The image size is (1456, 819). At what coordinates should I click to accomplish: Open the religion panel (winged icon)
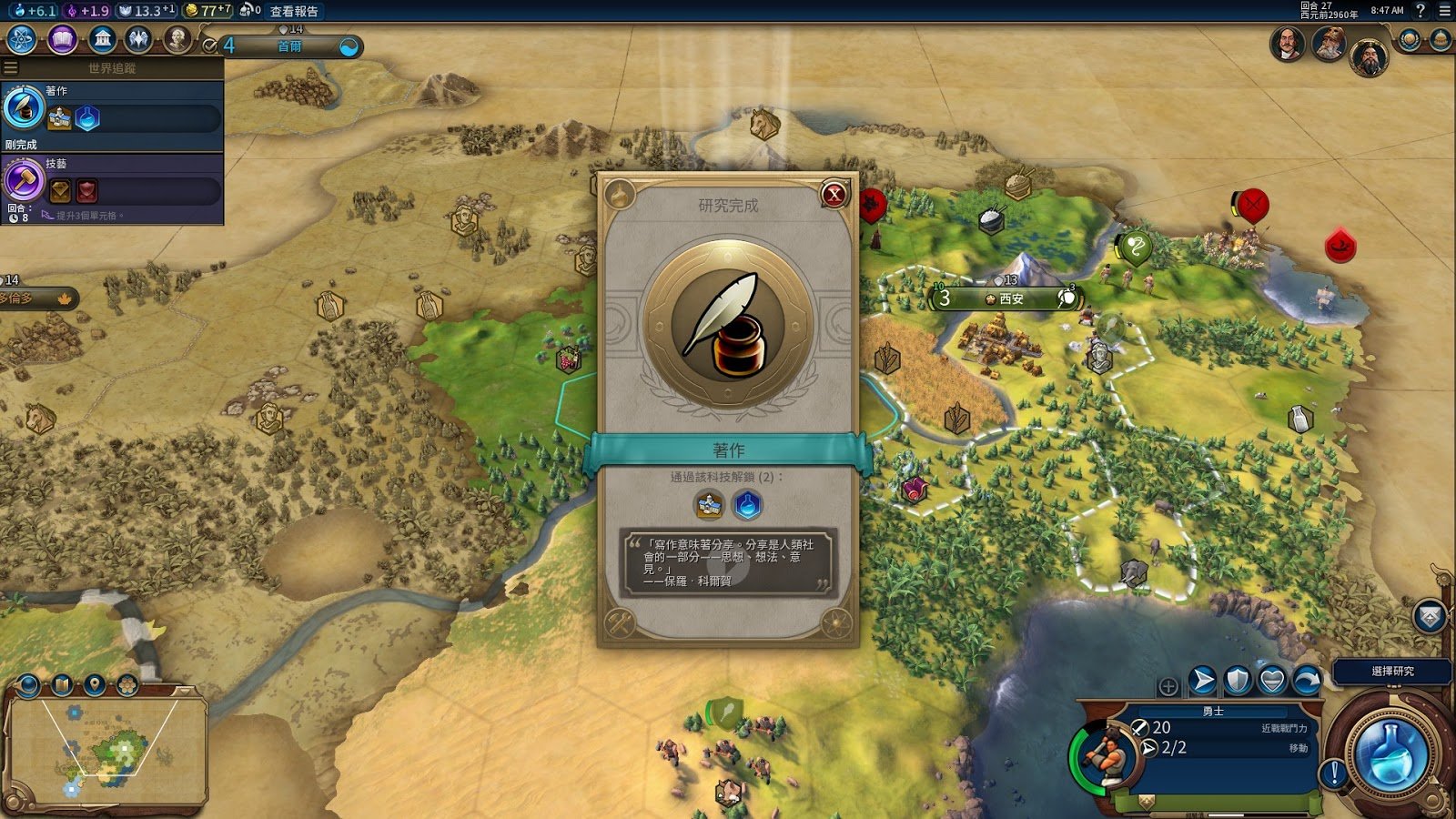click(x=138, y=40)
